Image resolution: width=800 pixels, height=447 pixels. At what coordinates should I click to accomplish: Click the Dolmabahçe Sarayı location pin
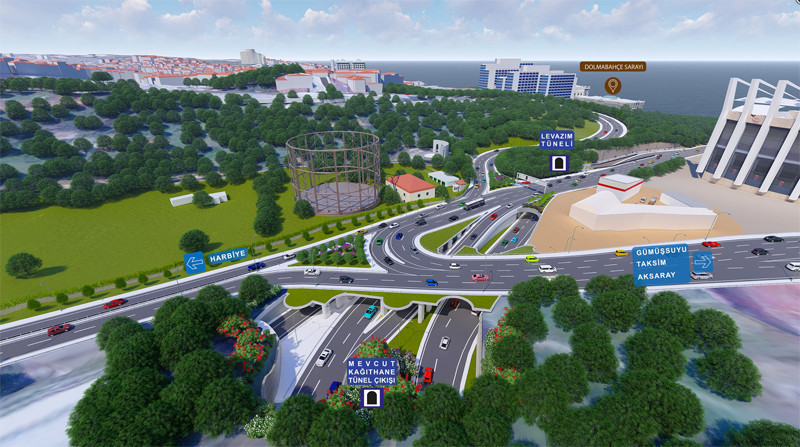tap(612, 86)
